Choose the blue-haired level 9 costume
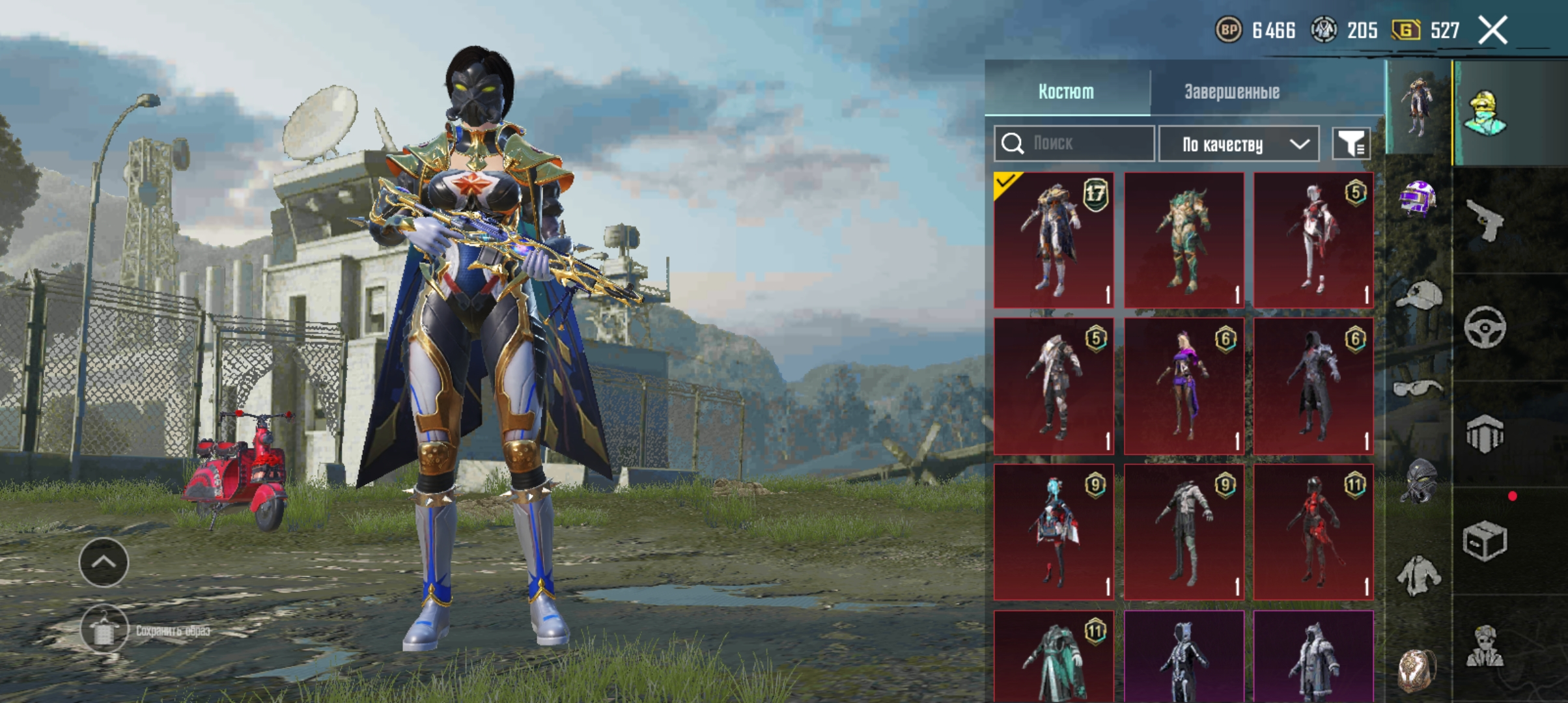Image resolution: width=1568 pixels, height=703 pixels. (x=1054, y=532)
